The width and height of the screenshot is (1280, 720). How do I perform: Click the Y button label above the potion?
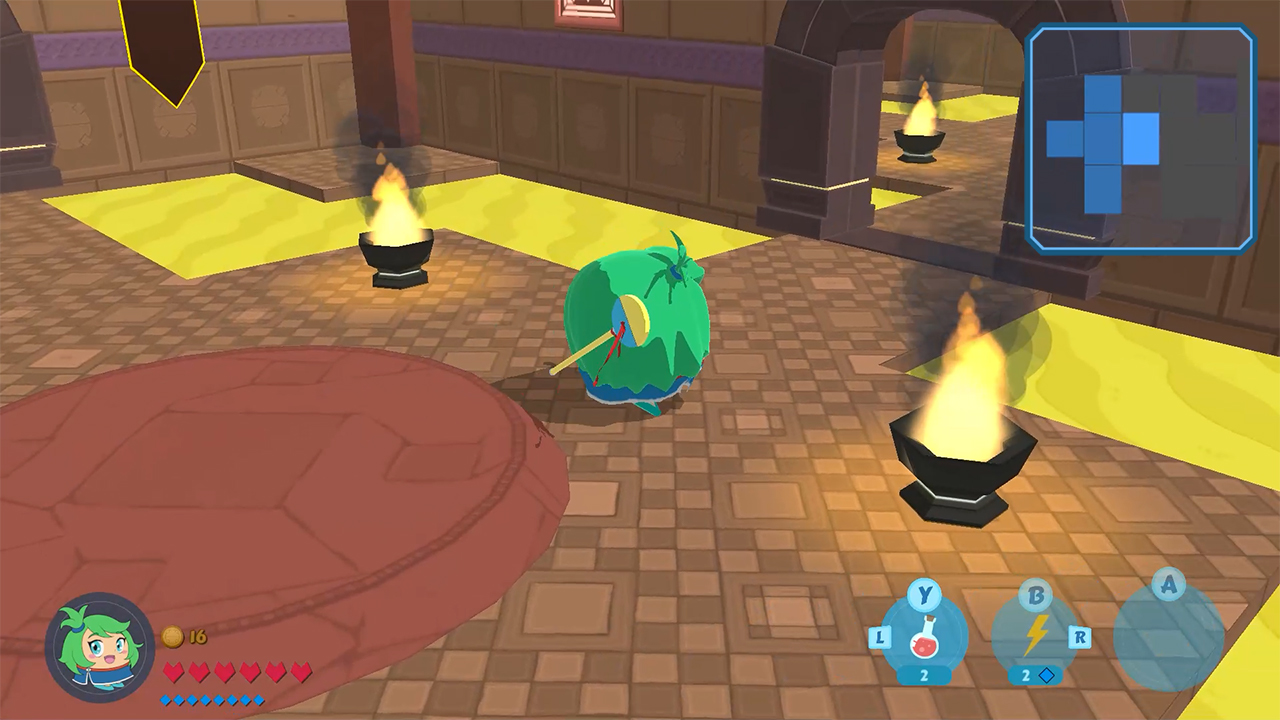pyautogui.click(x=925, y=596)
